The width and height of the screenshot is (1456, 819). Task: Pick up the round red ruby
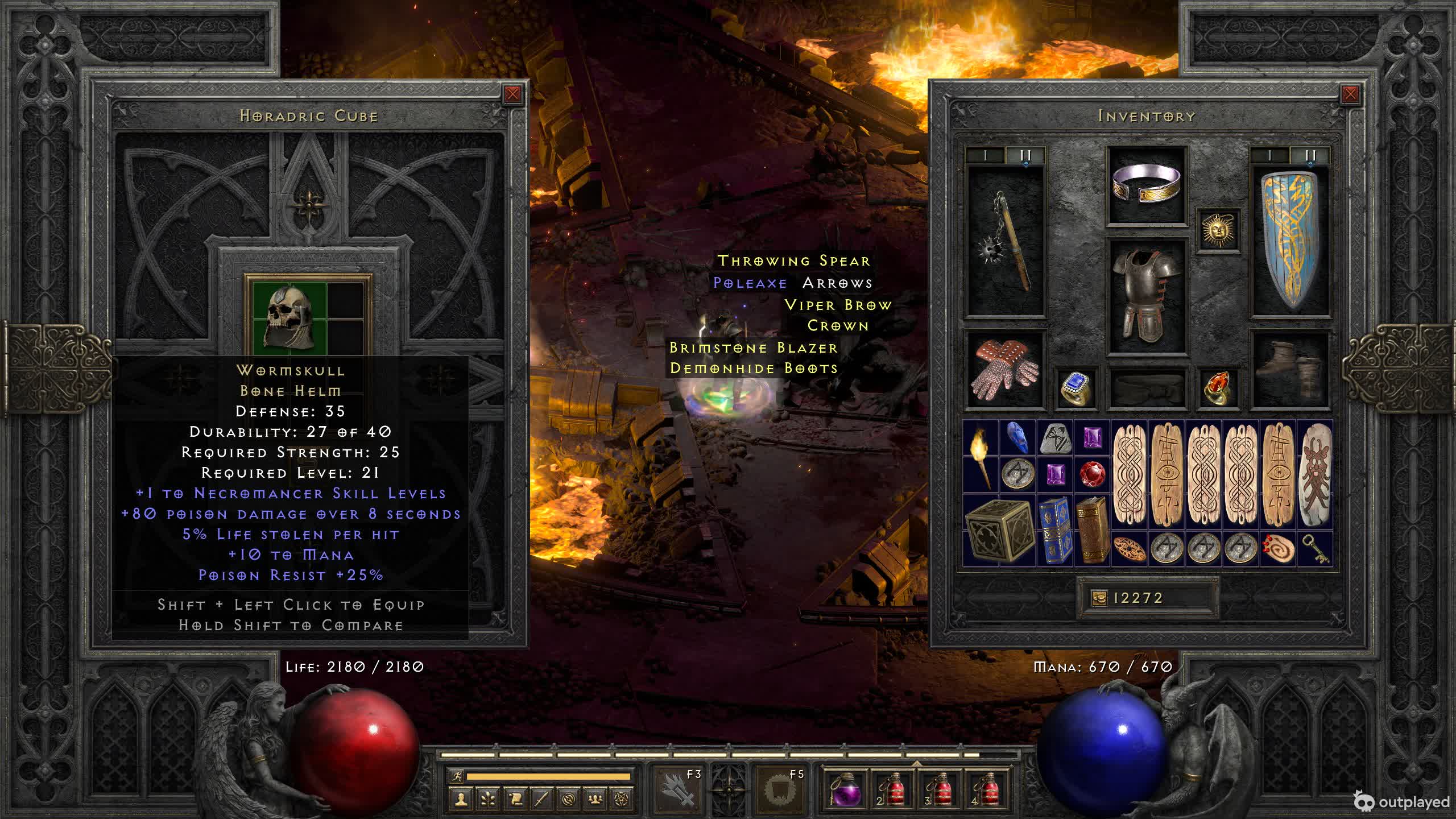pos(1091,474)
